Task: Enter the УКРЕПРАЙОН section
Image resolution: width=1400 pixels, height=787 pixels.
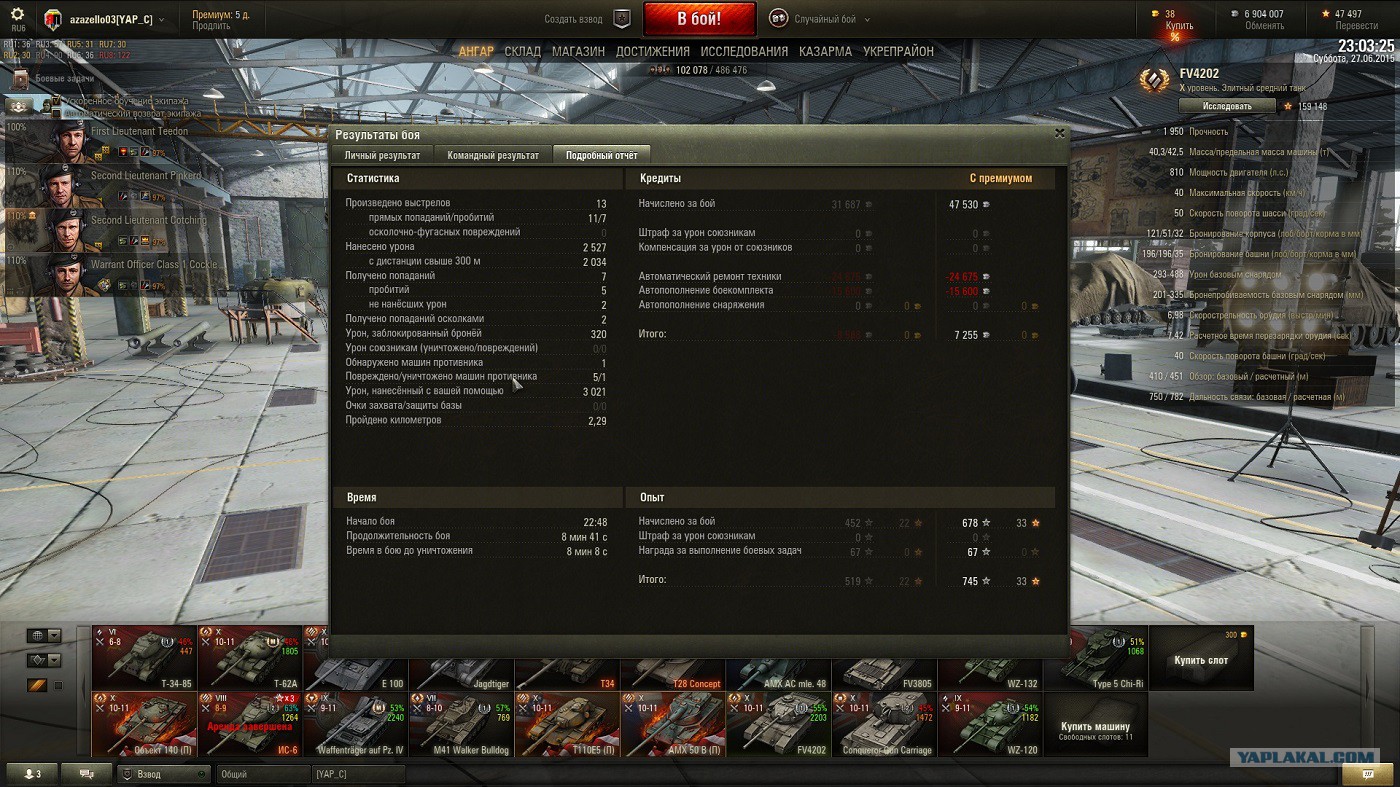Action: pyautogui.click(x=898, y=51)
